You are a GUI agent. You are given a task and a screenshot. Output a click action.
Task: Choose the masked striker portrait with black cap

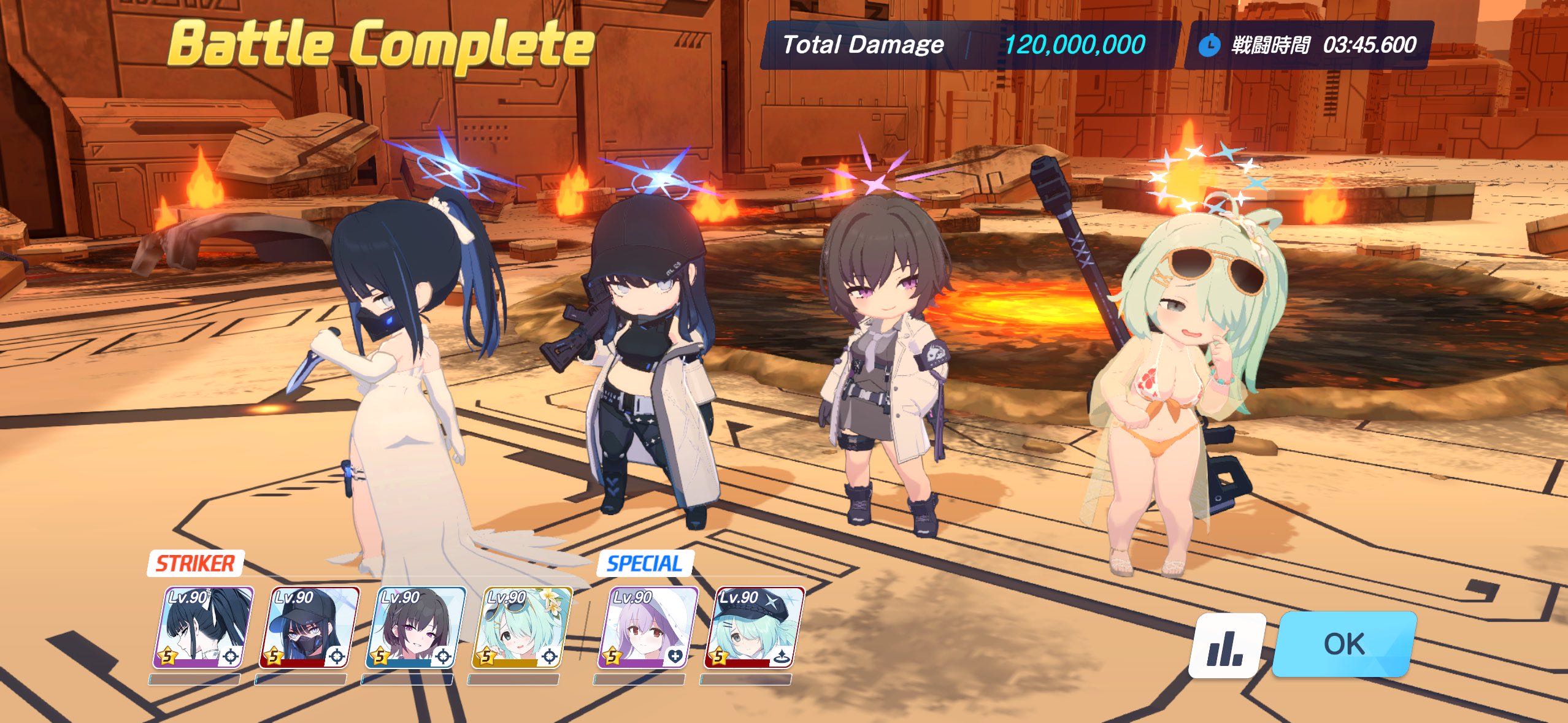pyautogui.click(x=309, y=627)
